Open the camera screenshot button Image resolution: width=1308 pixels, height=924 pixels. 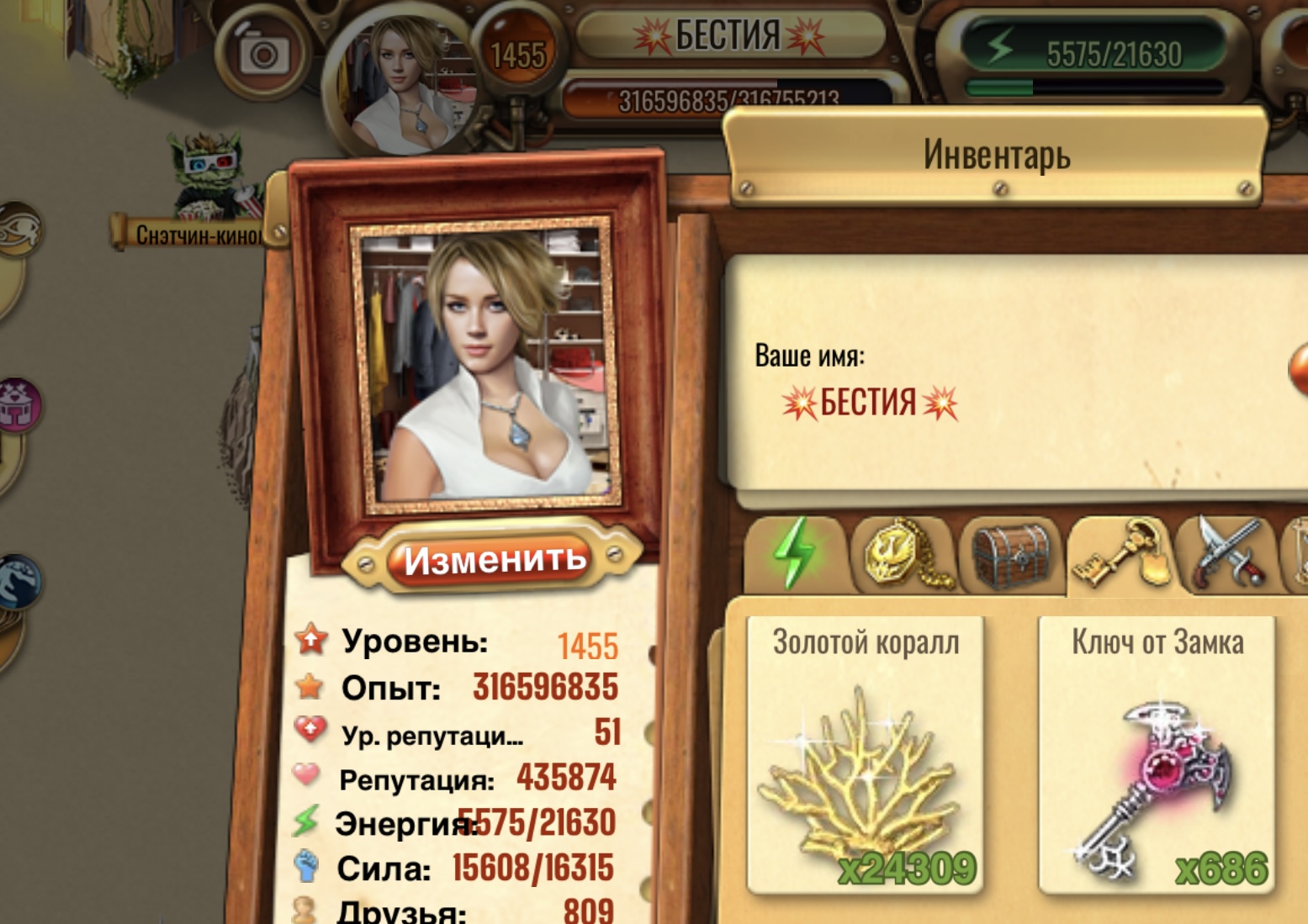[264, 55]
